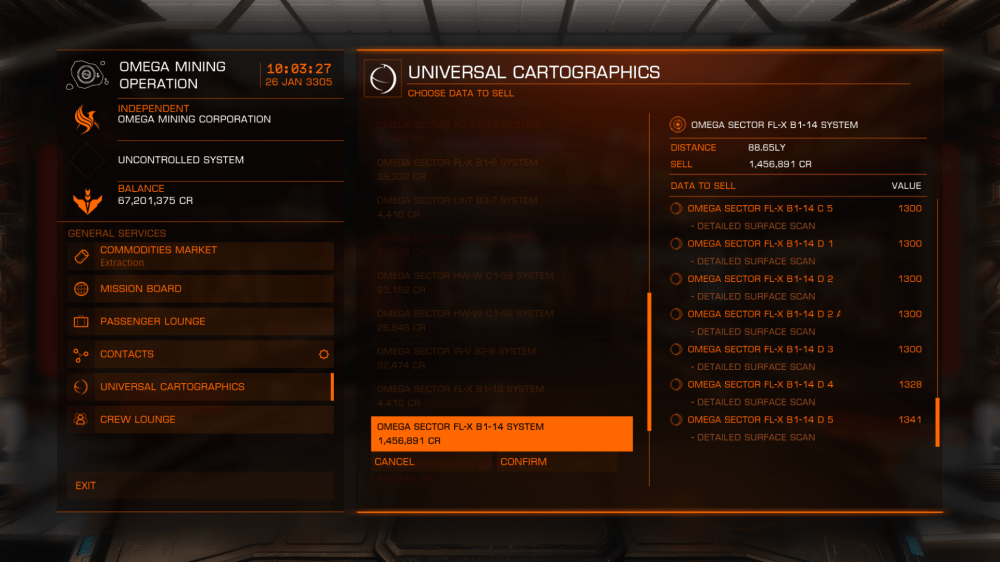Screen dimensions: 1000x562
Task: Cancel the data sale
Action: pyautogui.click(x=430, y=462)
